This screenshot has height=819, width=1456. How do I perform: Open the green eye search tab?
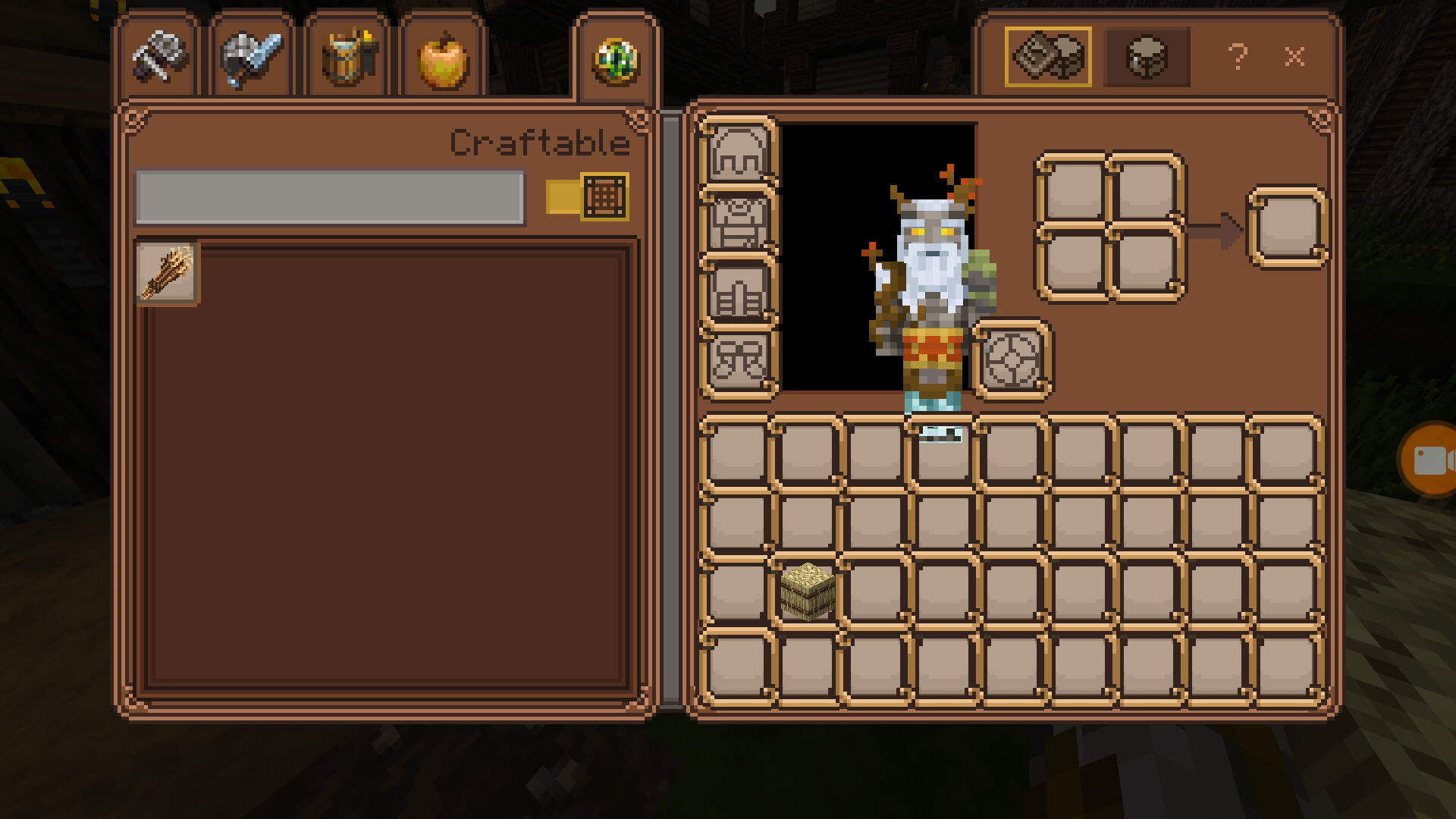[x=616, y=59]
